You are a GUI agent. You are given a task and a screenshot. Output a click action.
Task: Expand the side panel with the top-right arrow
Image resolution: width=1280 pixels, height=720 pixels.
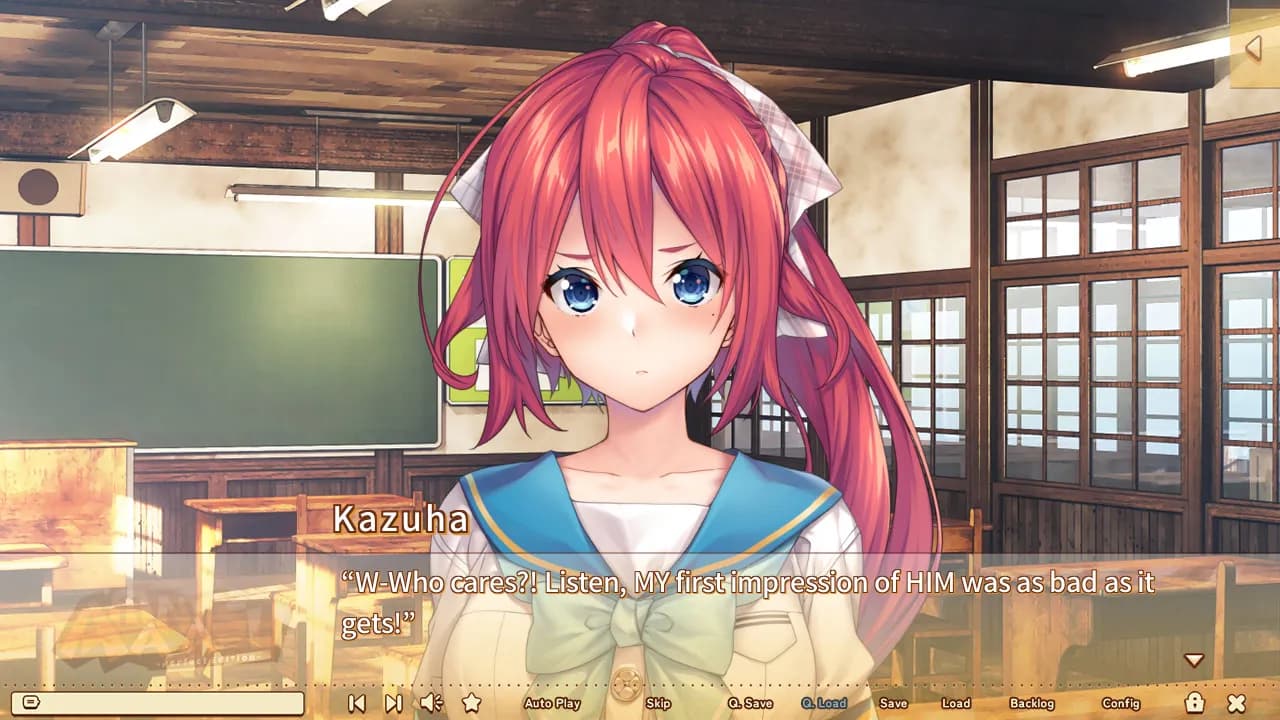[x=1253, y=47]
